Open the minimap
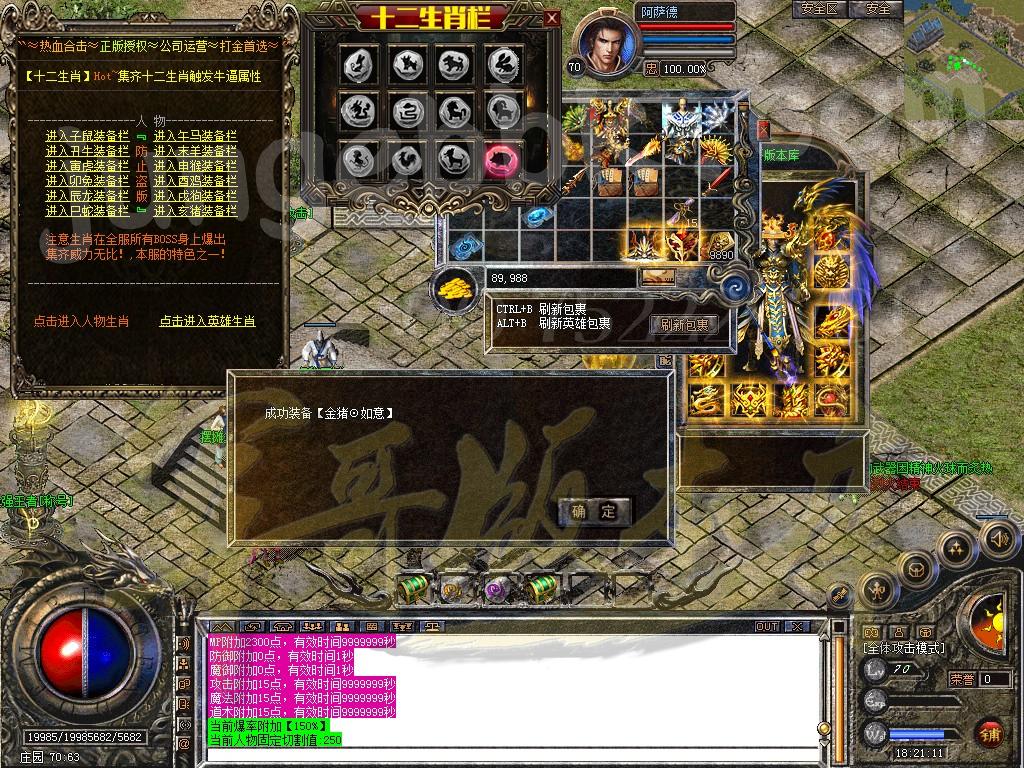 click(962, 58)
